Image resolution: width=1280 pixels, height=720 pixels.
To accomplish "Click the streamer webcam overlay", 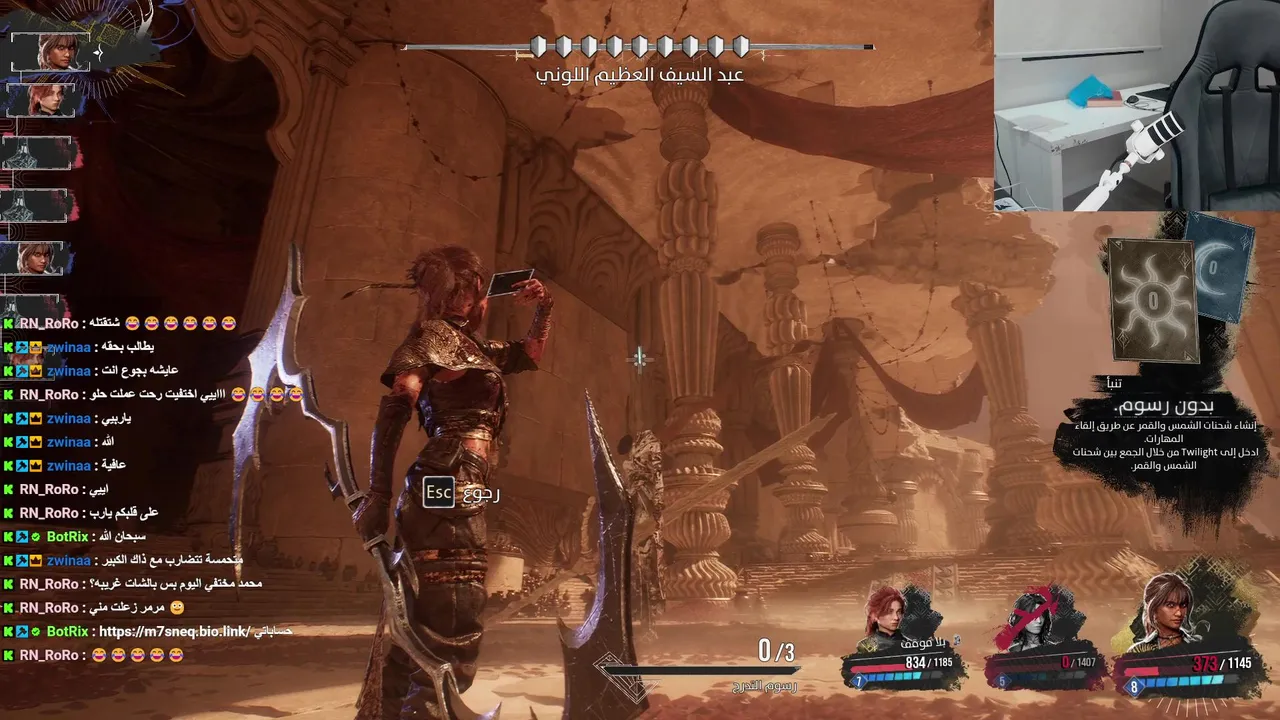I will 1136,105.
